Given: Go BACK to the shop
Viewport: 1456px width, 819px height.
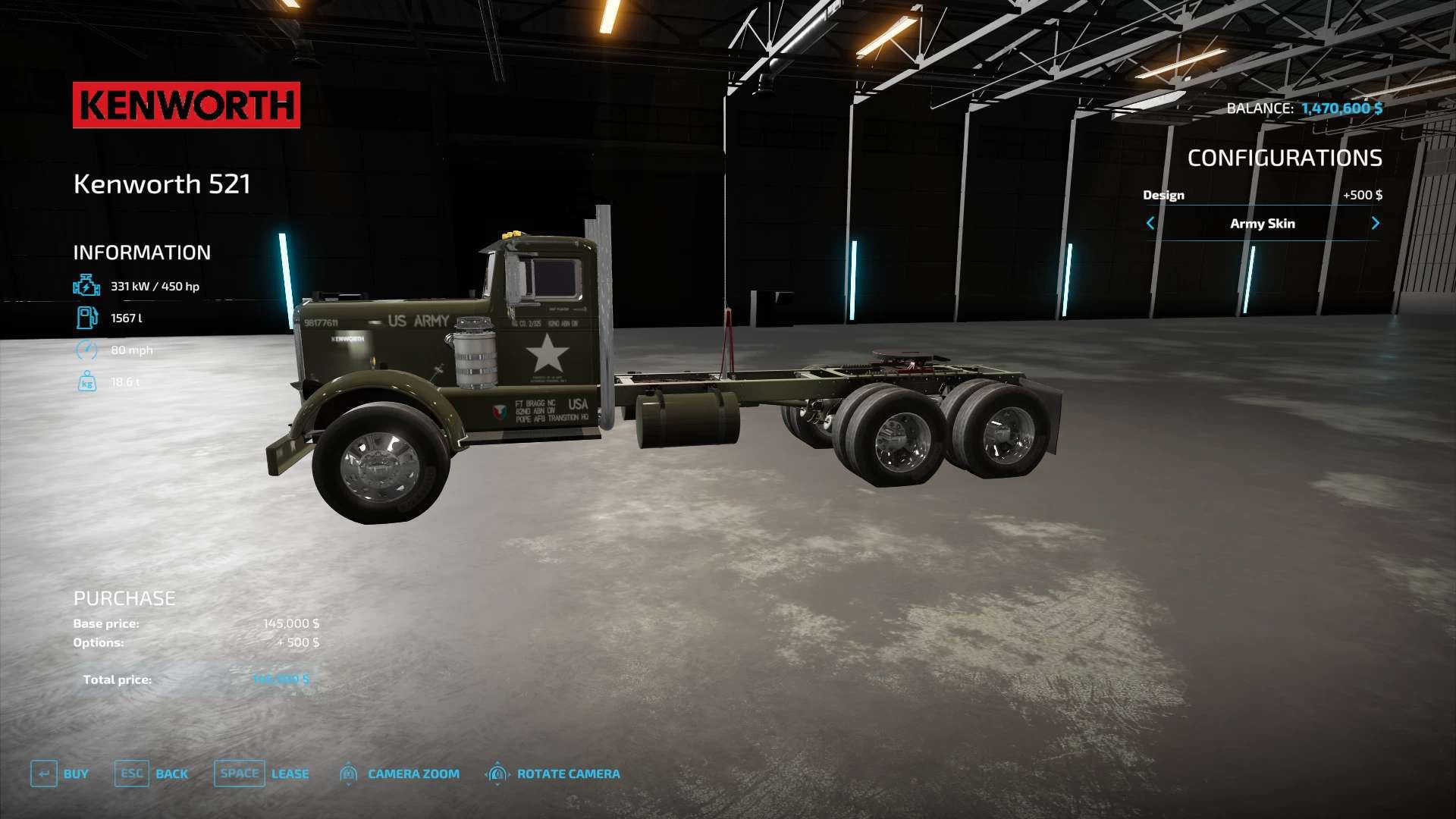Looking at the screenshot, I should pos(152,773).
